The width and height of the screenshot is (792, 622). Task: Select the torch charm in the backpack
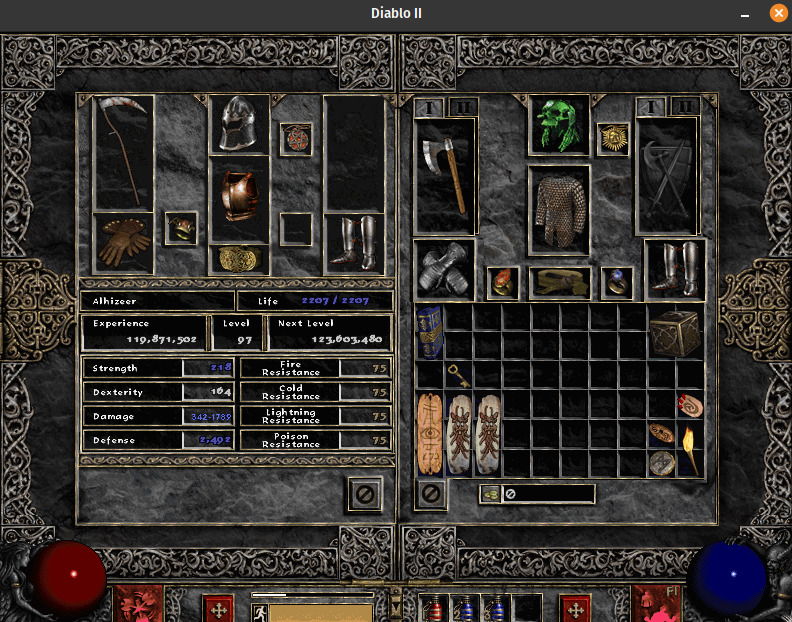689,448
